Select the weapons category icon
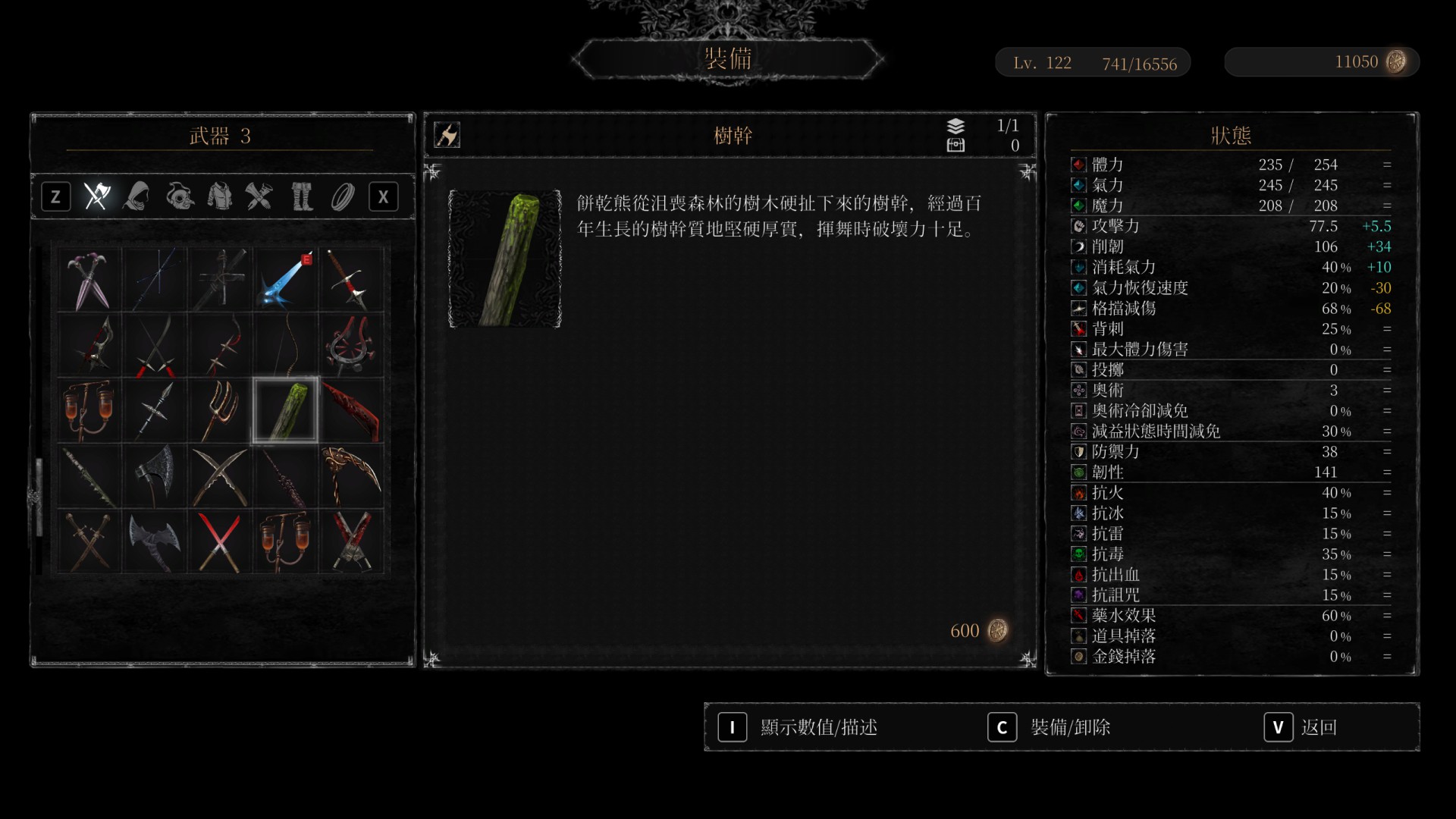The height and width of the screenshot is (819, 1456). click(97, 196)
